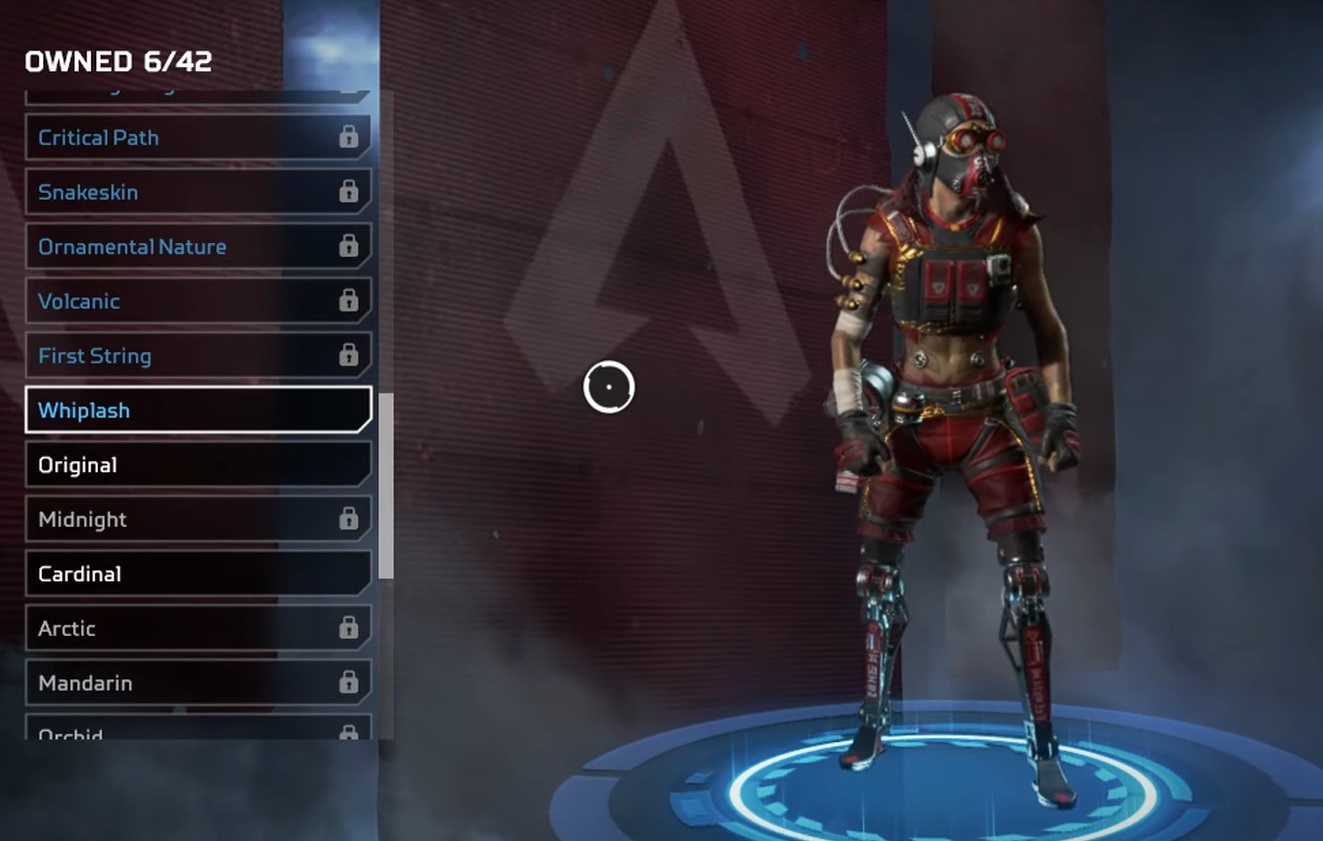Screen dimensions: 1323x841
Task: Click the lock icon on Mandarin
Action: [349, 681]
